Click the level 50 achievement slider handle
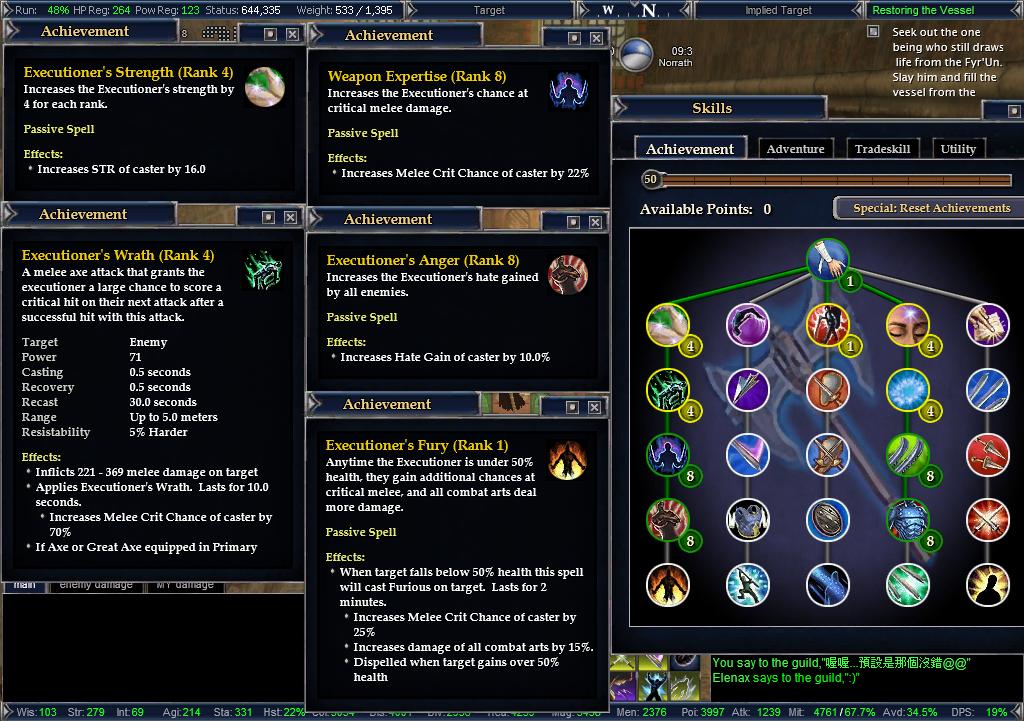The height and width of the screenshot is (721, 1024). coord(651,179)
